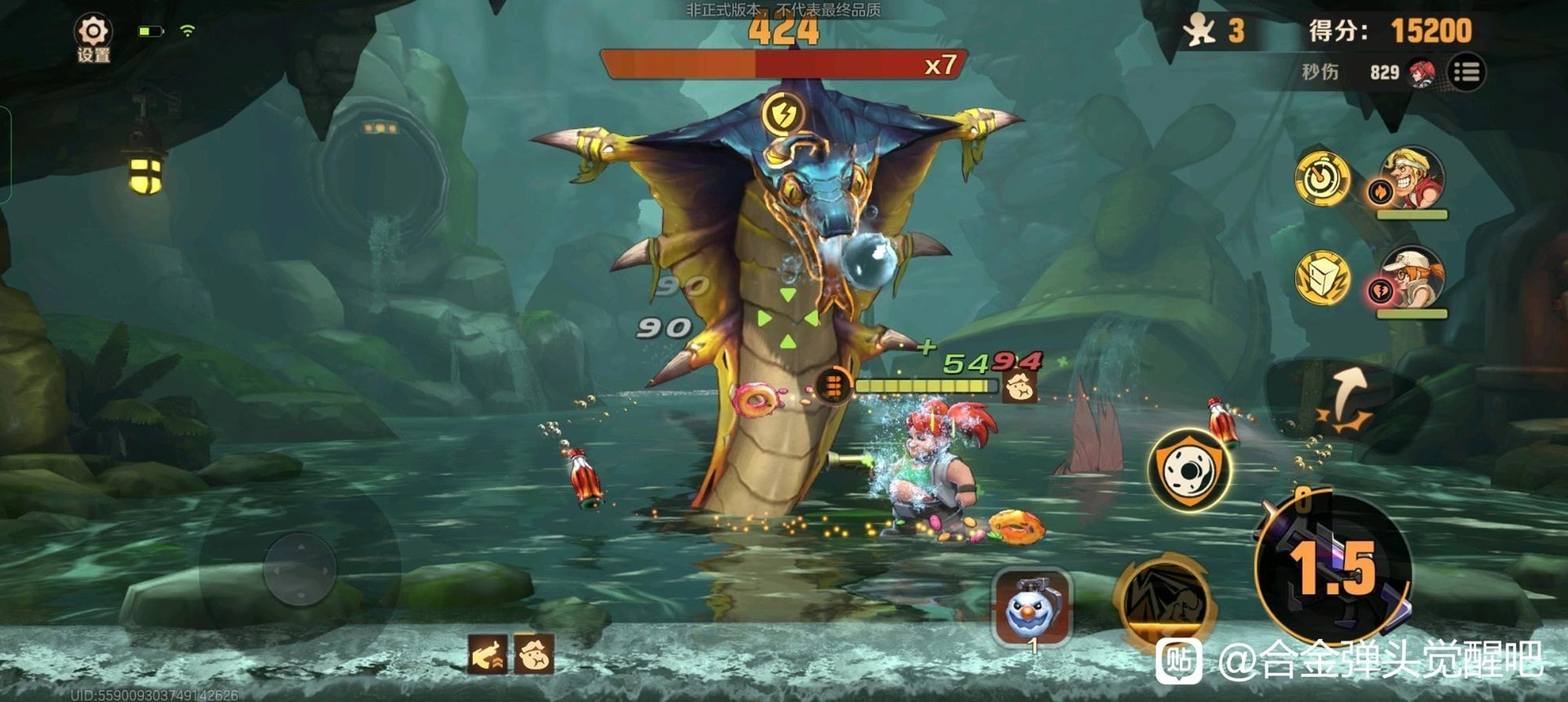Select the brown character face buff icon
1568x702 pixels.
(x=534, y=655)
